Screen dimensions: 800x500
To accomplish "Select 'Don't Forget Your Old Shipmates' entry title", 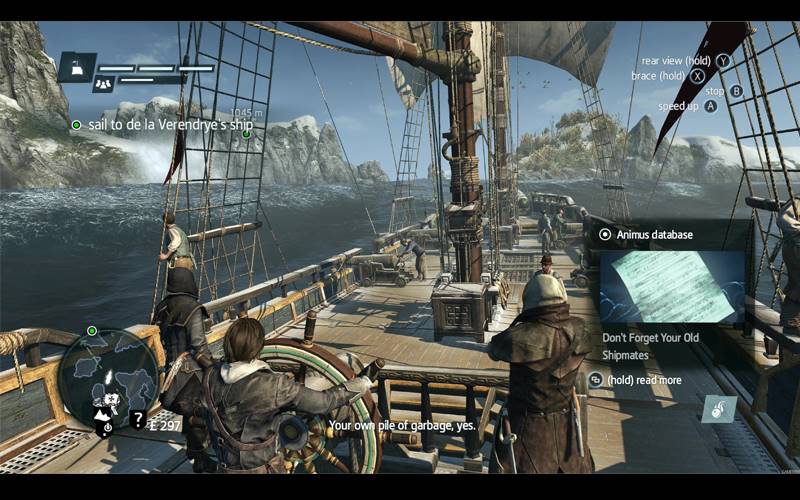I will coord(651,346).
